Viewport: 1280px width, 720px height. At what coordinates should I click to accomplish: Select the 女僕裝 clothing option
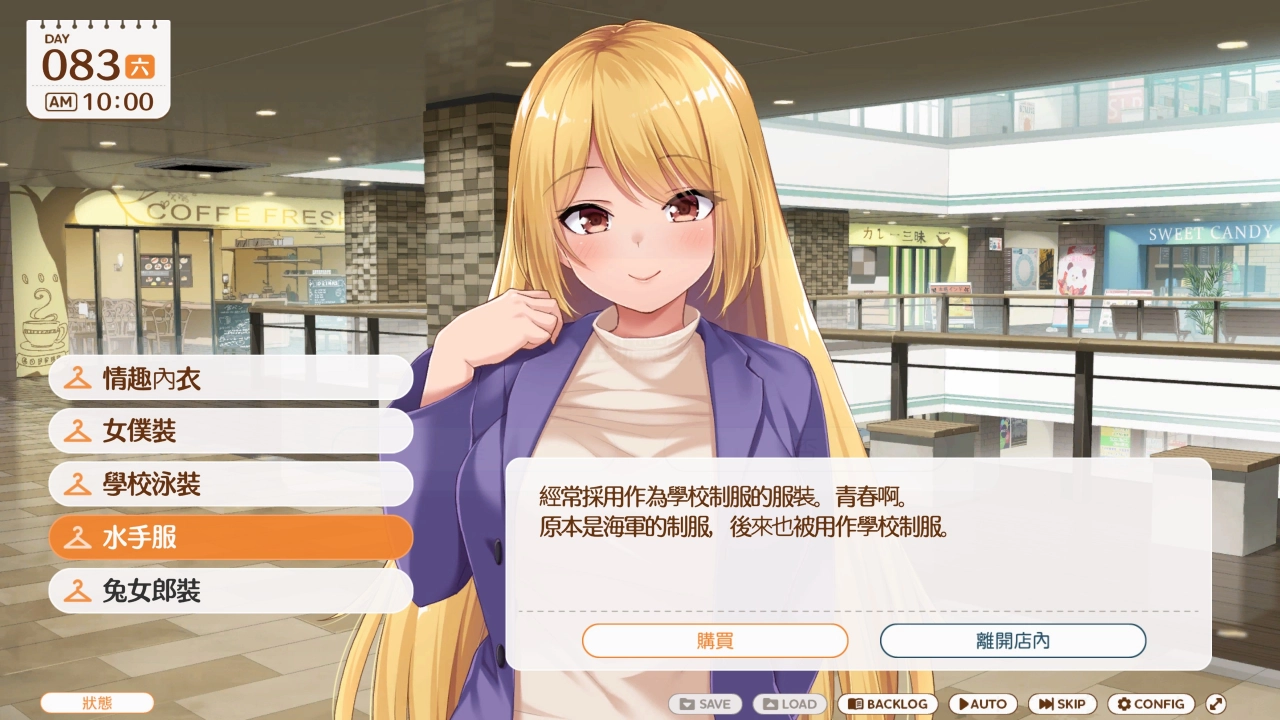coord(230,431)
